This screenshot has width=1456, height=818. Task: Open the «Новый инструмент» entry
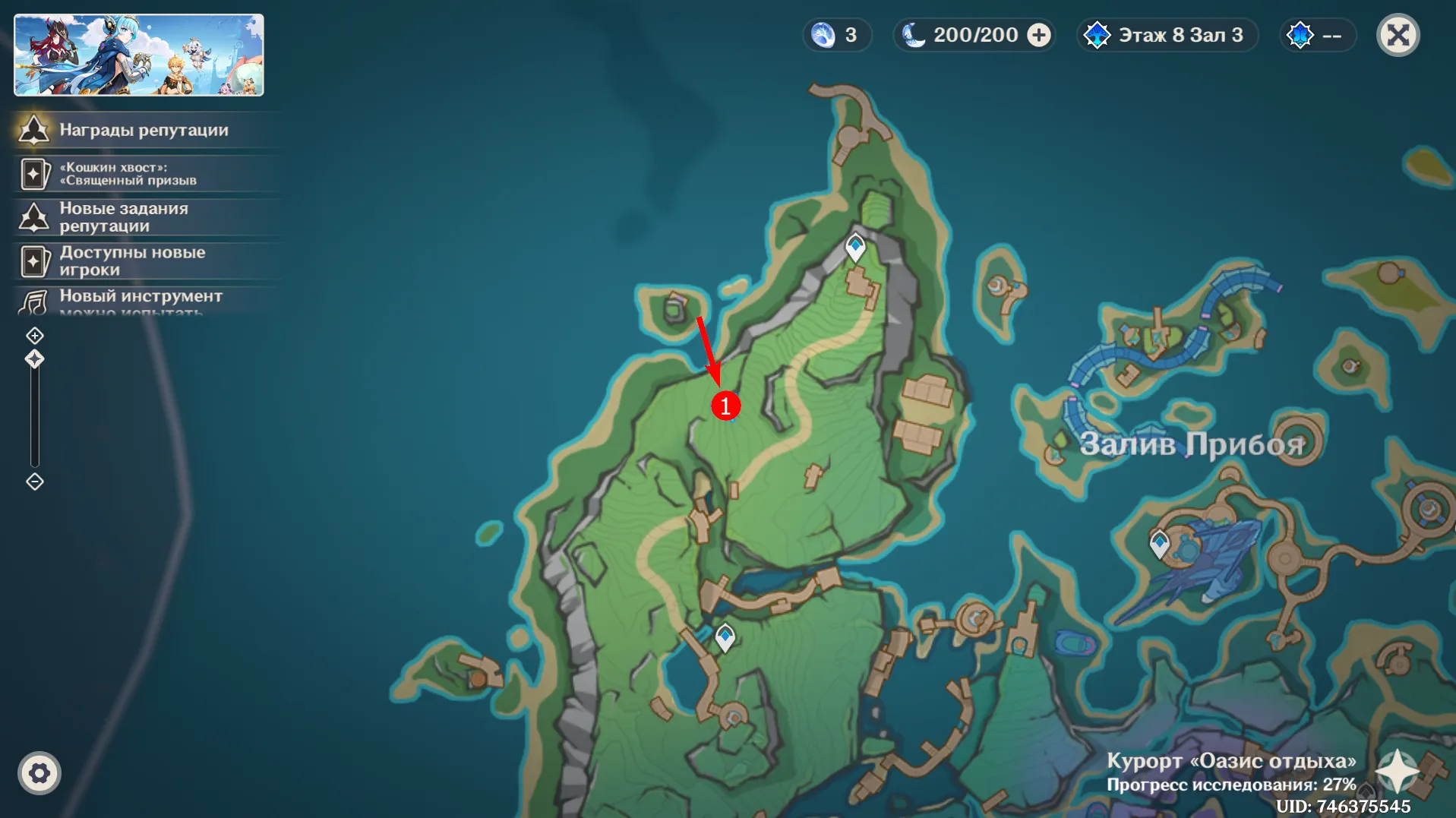point(141,297)
